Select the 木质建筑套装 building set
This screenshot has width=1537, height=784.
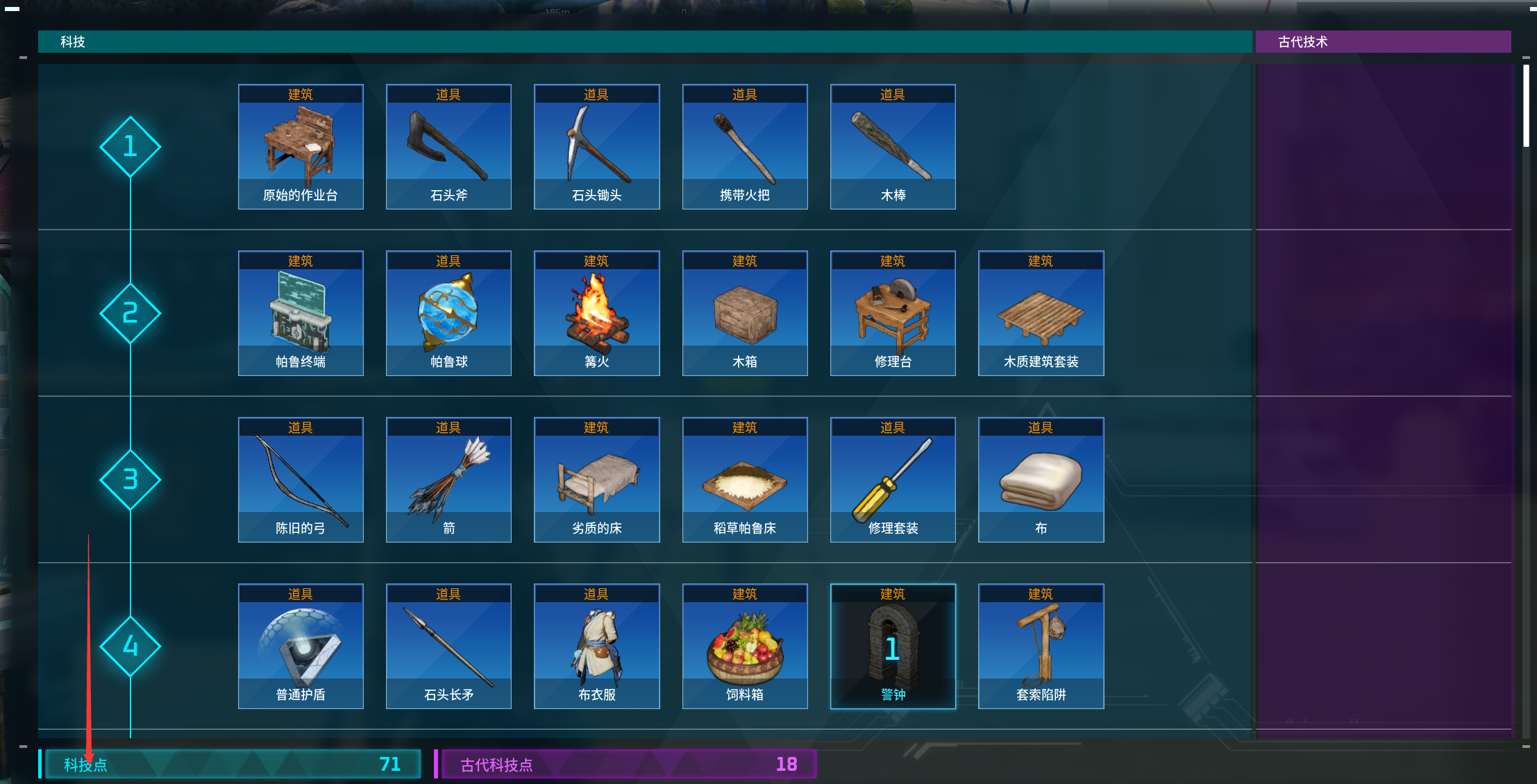coord(1041,314)
